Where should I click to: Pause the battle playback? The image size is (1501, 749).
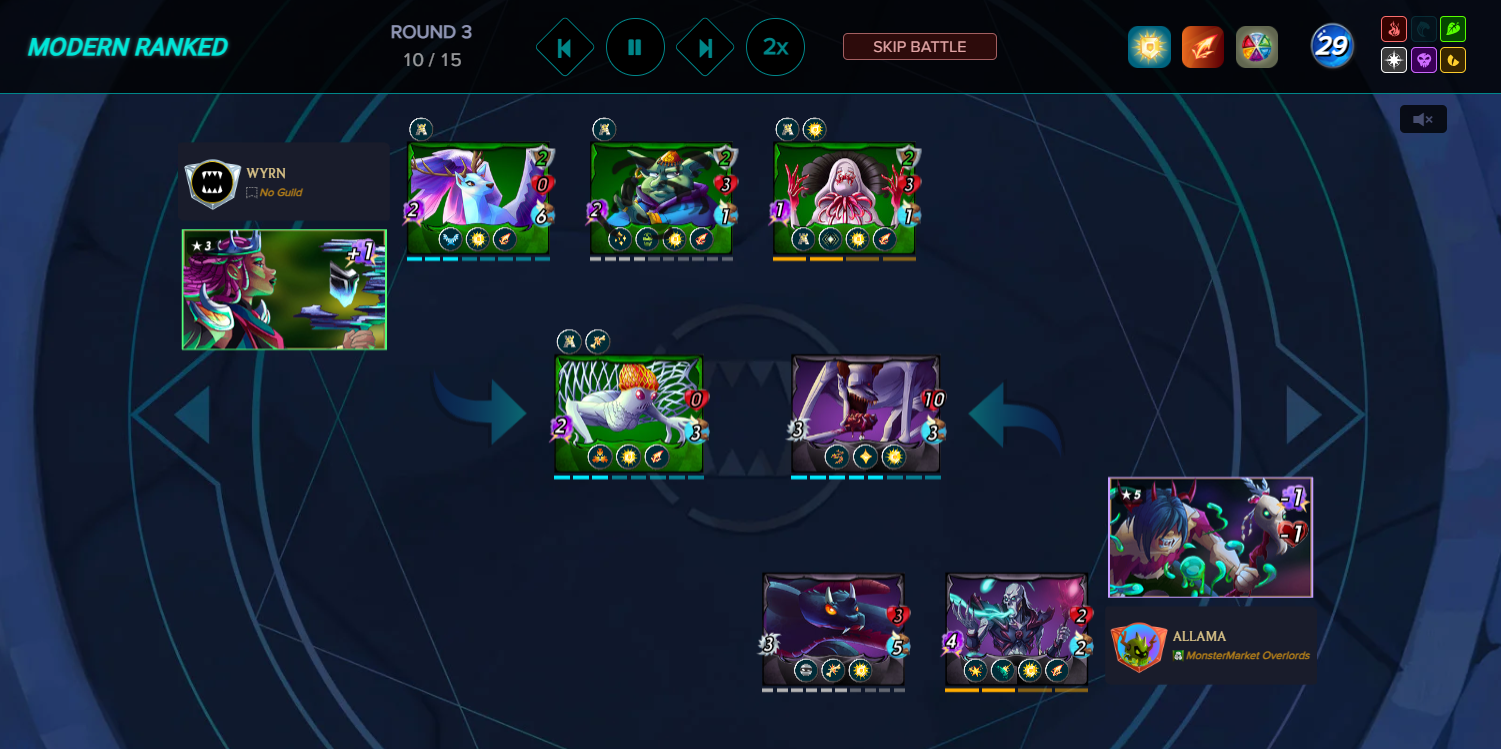click(635, 47)
